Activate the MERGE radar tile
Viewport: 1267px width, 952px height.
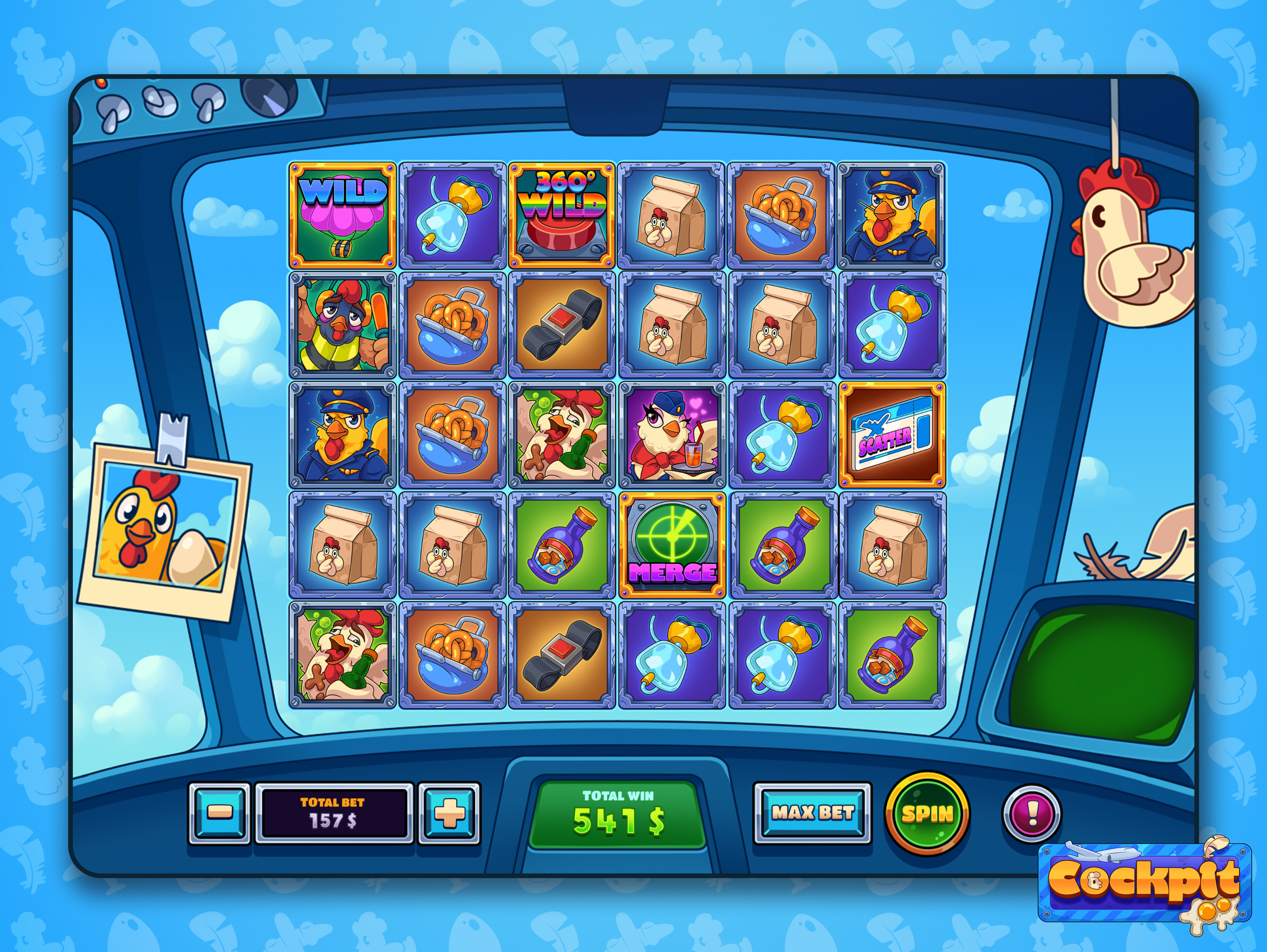point(672,545)
